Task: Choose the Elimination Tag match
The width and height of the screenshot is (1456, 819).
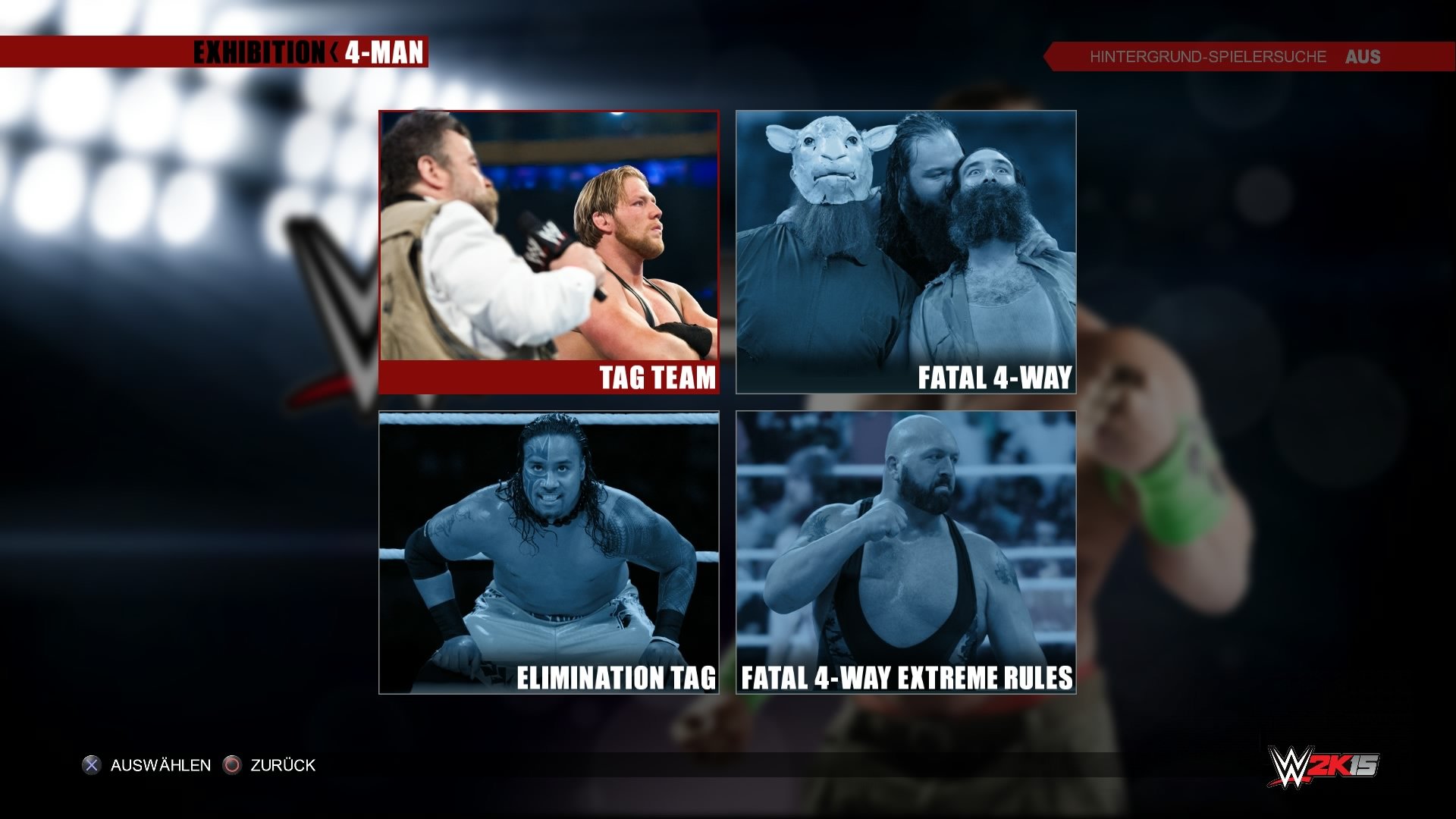Action: pos(548,546)
